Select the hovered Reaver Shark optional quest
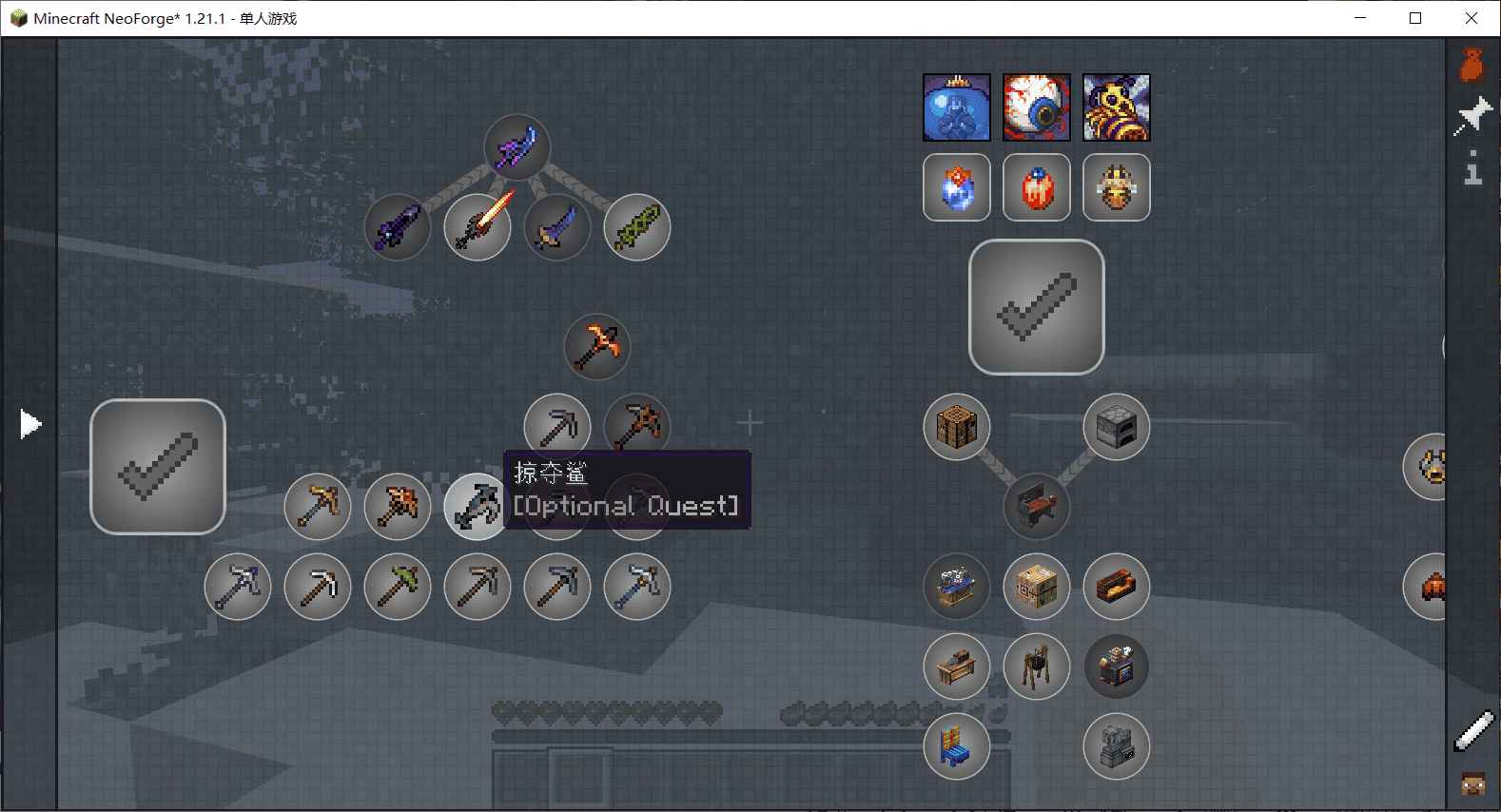 point(477,507)
